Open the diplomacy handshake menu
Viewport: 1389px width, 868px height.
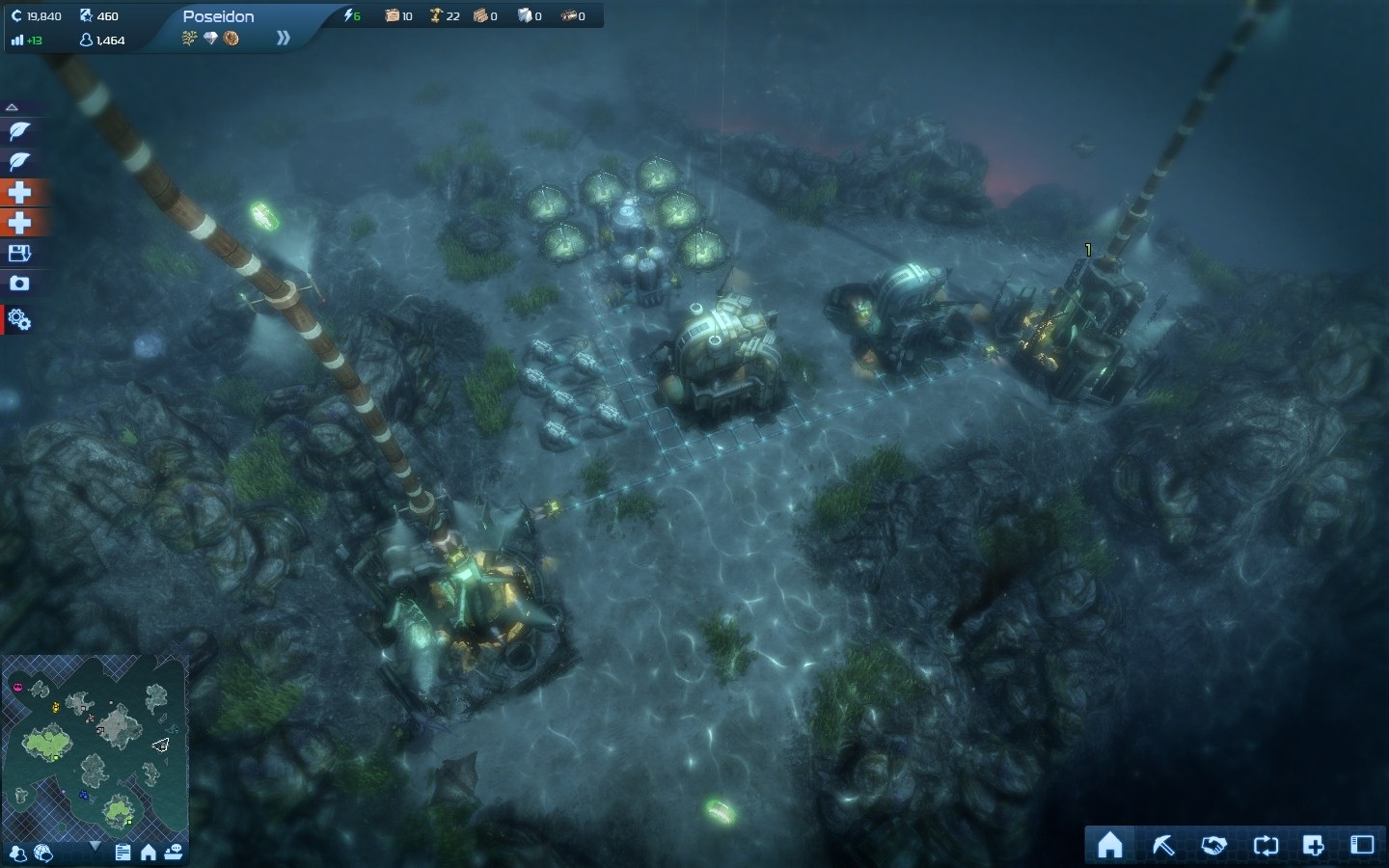tap(1213, 846)
